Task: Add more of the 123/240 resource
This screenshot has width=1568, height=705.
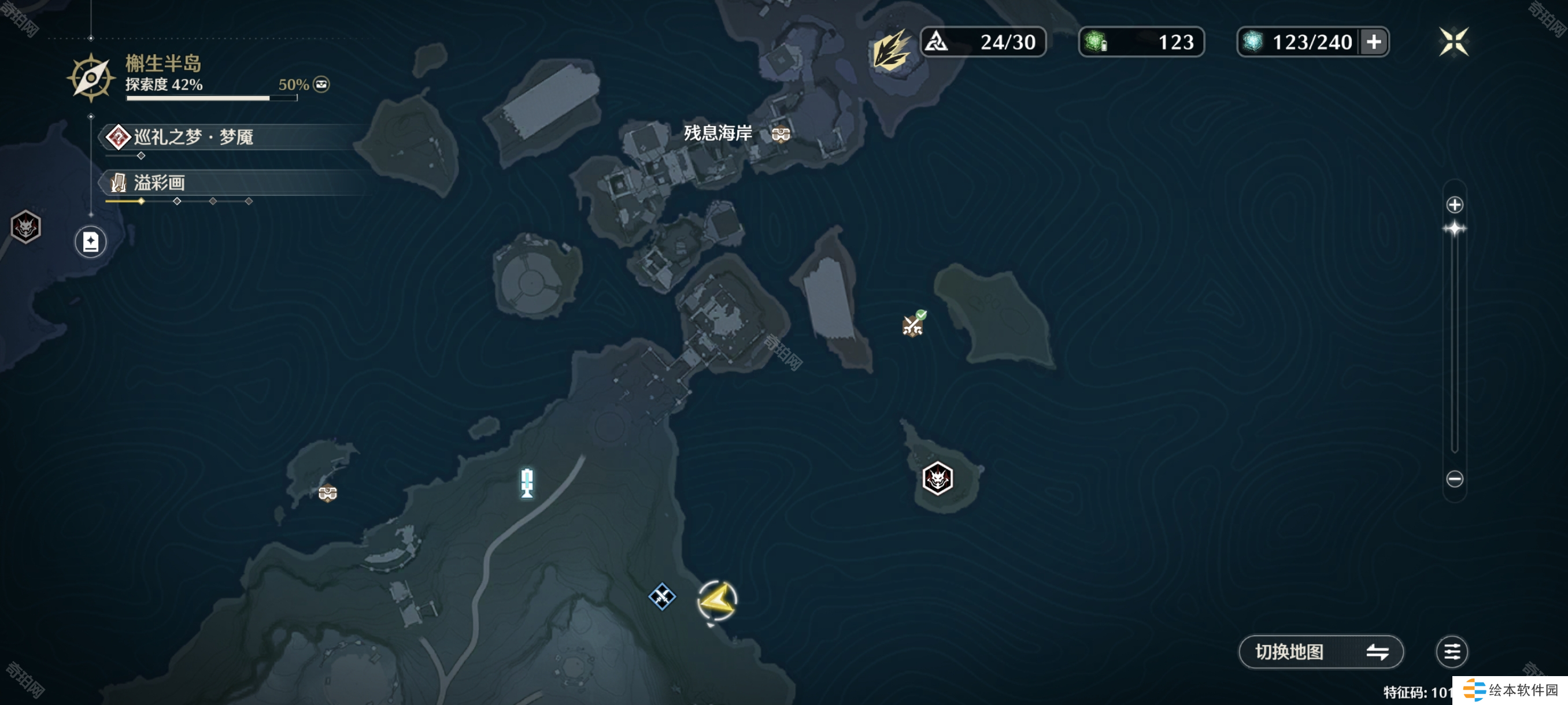Action: point(1373,42)
